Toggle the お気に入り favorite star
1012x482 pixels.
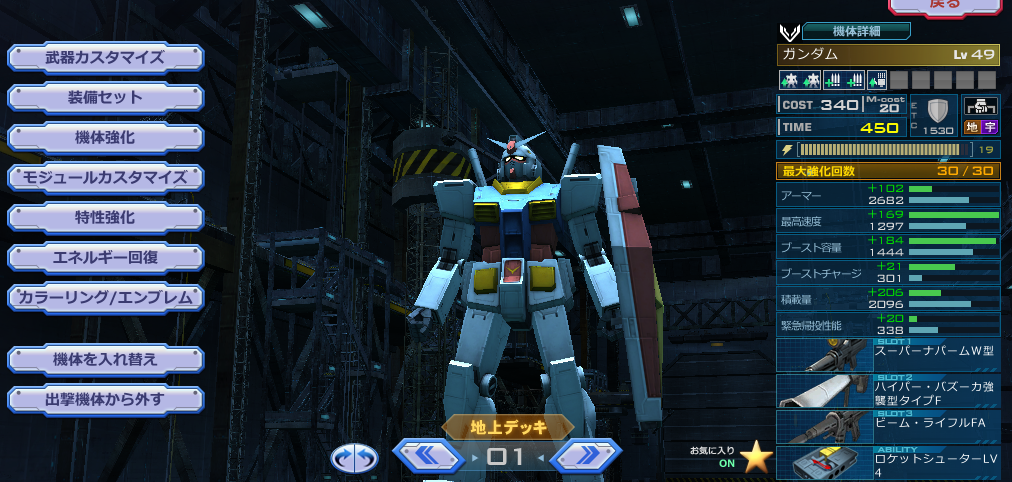coord(756,457)
